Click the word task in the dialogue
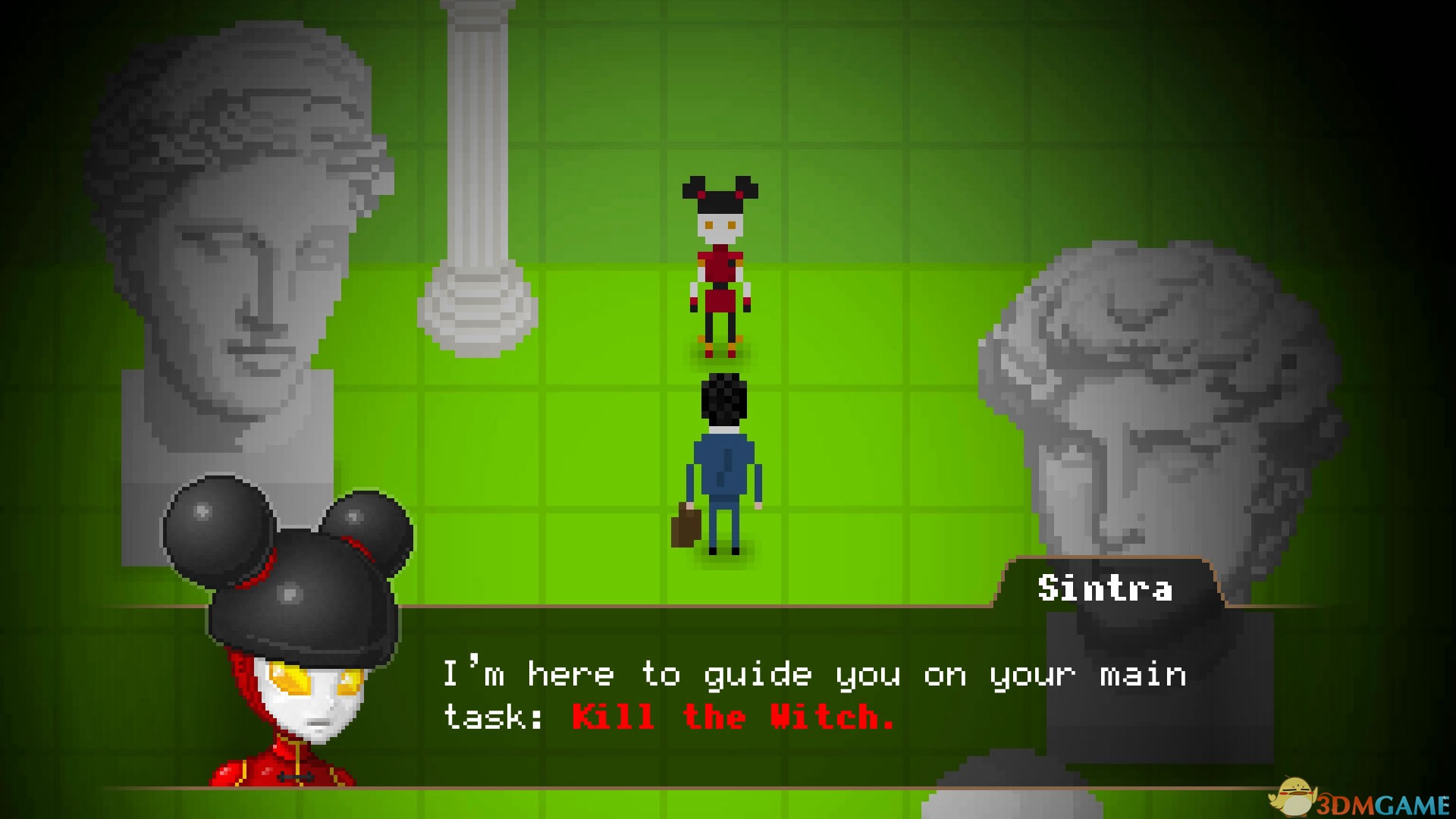Image resolution: width=1456 pixels, height=819 pixels. [485, 715]
